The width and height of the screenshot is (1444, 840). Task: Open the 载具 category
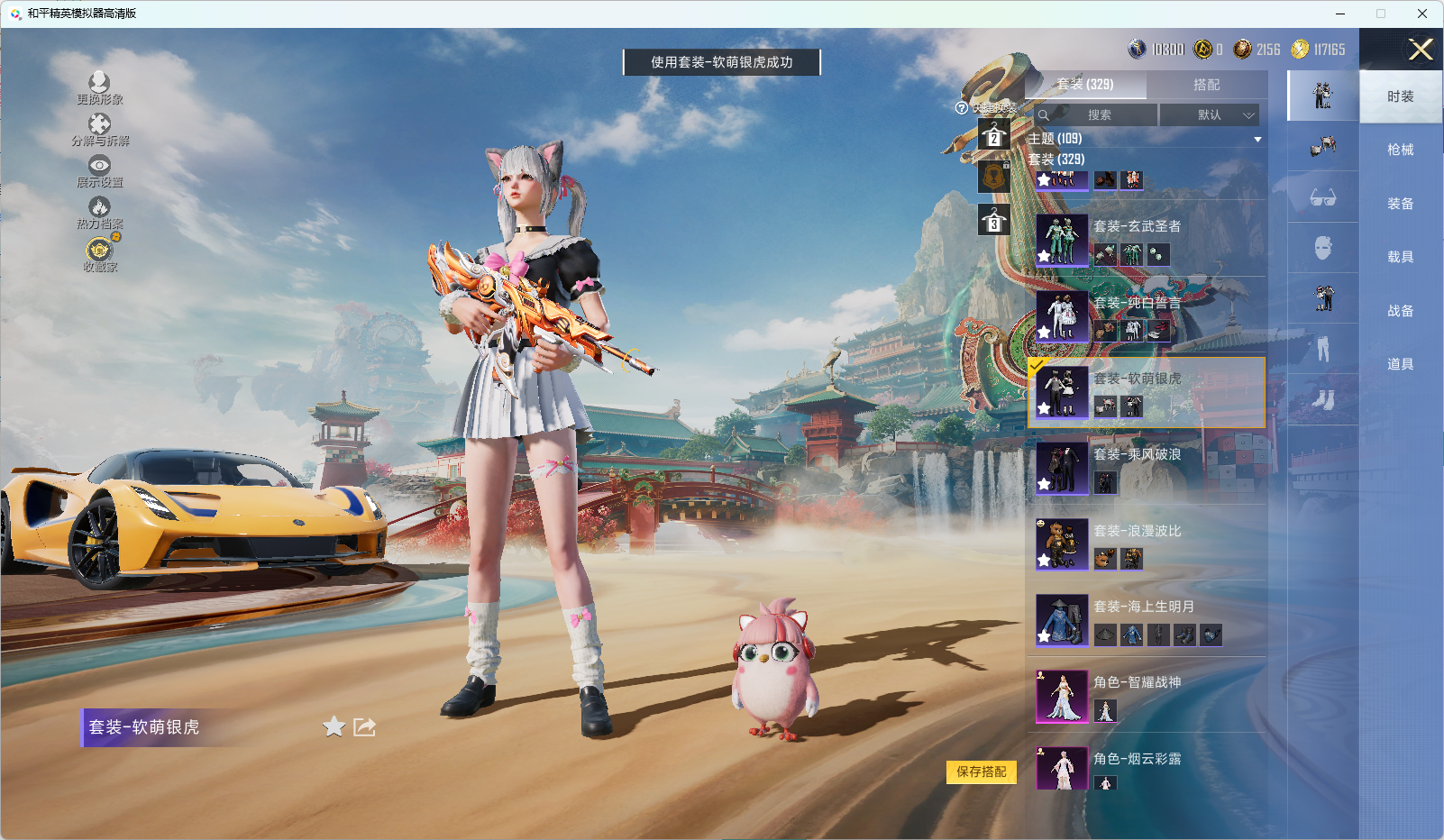tap(1400, 257)
